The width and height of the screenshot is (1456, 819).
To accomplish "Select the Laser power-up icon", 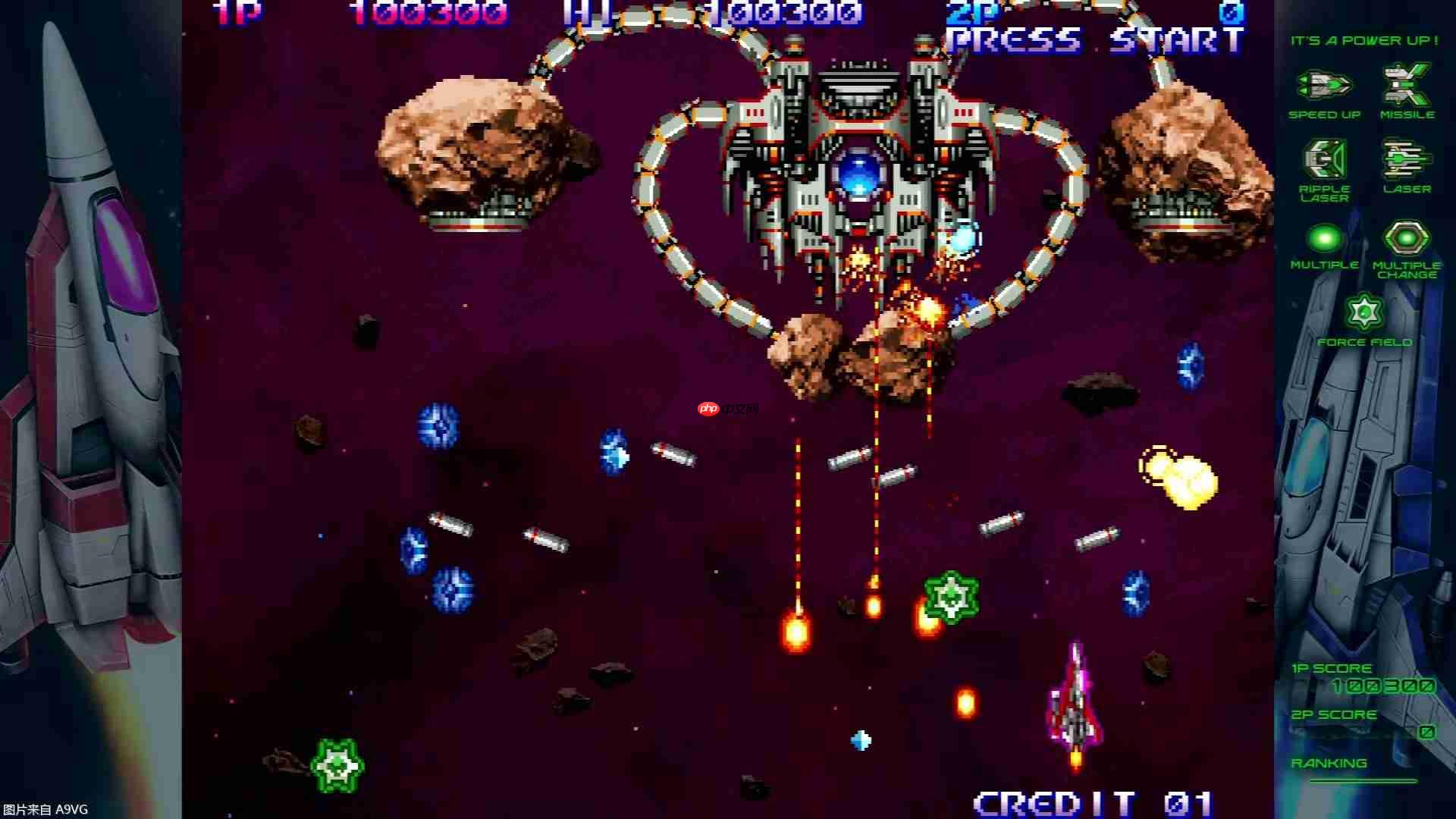I will (x=1407, y=159).
